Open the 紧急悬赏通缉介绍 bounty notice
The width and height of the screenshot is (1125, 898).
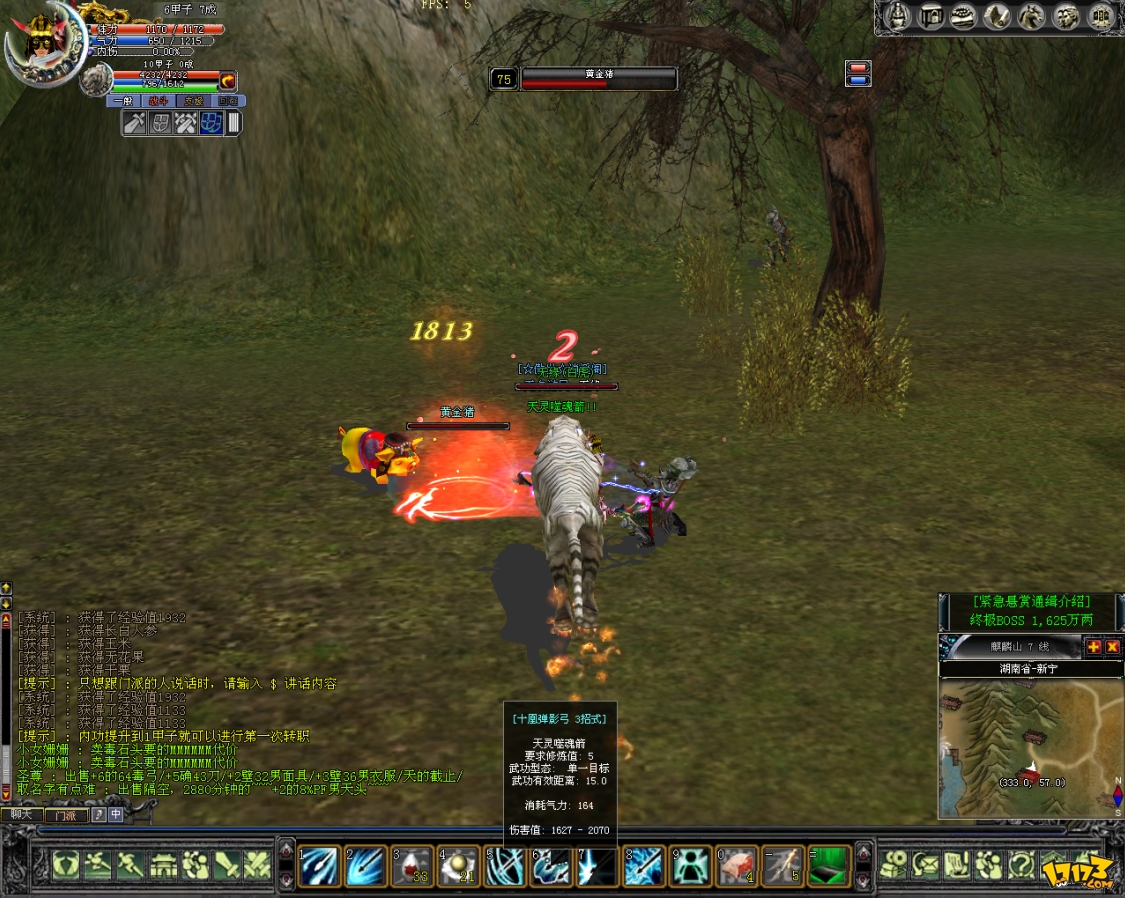[x=1030, y=602]
